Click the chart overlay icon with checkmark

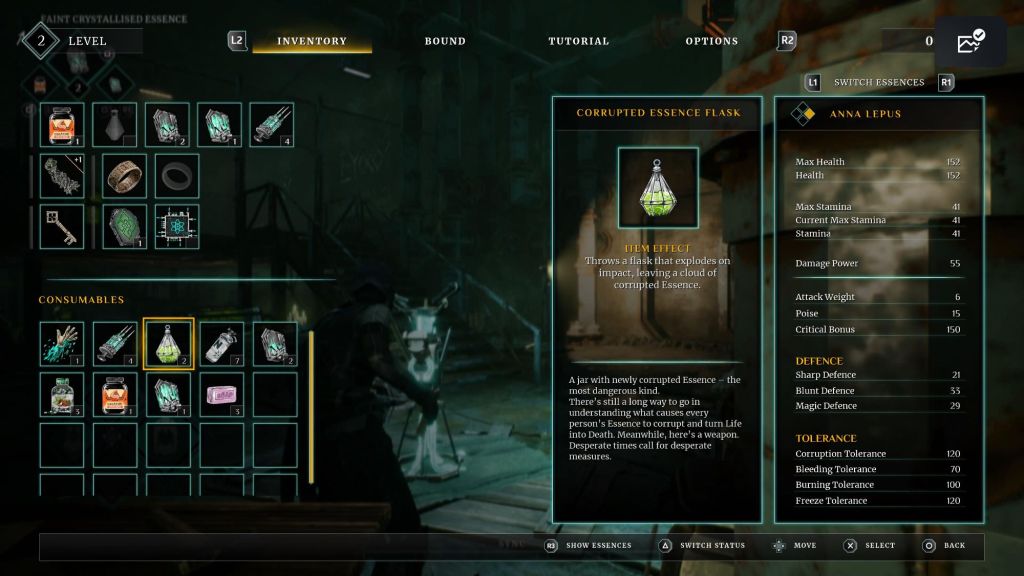[970, 42]
